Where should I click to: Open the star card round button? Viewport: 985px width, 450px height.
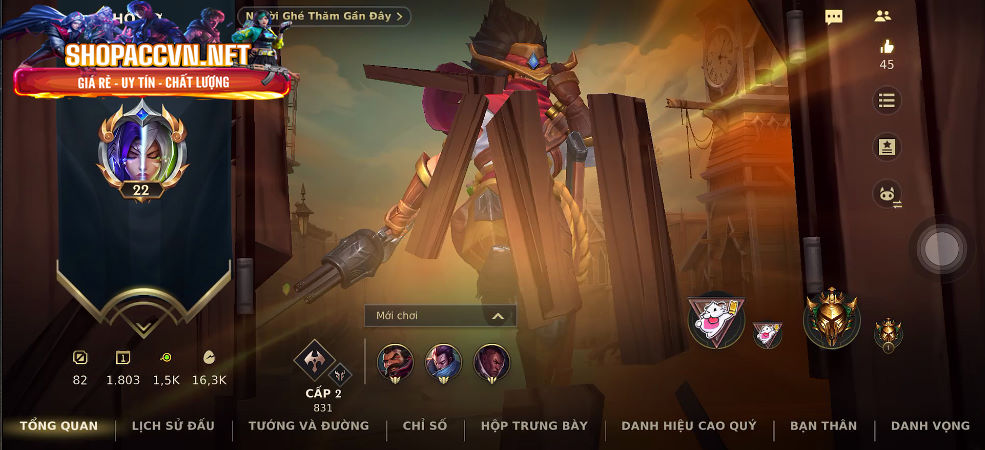[886, 147]
